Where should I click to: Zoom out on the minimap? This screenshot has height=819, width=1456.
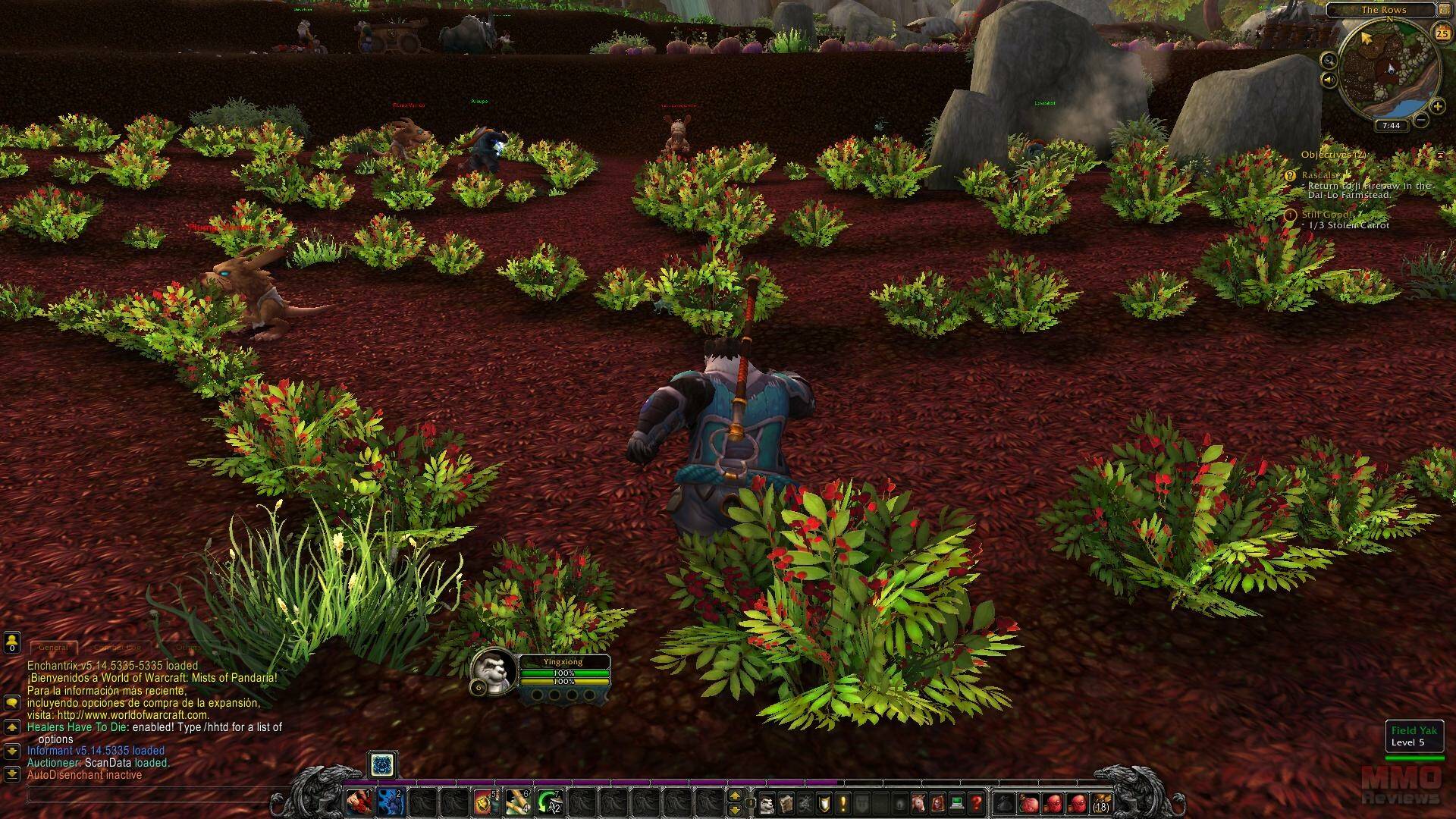click(x=1422, y=120)
